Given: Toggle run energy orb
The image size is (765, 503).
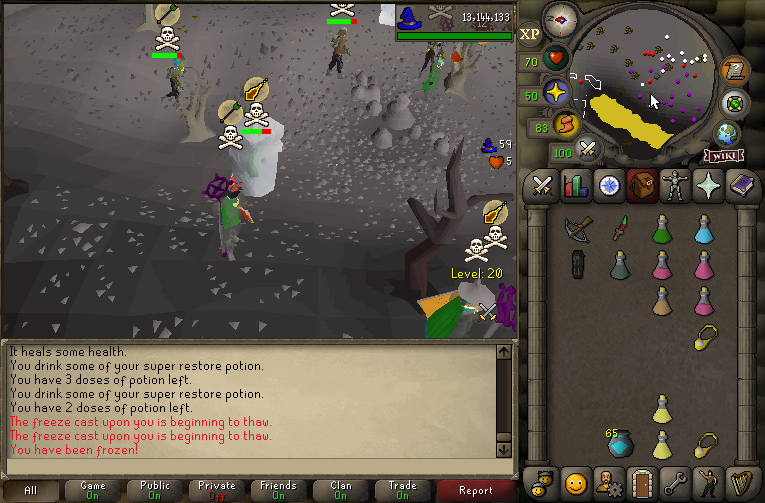Looking at the screenshot, I should pos(567,124).
